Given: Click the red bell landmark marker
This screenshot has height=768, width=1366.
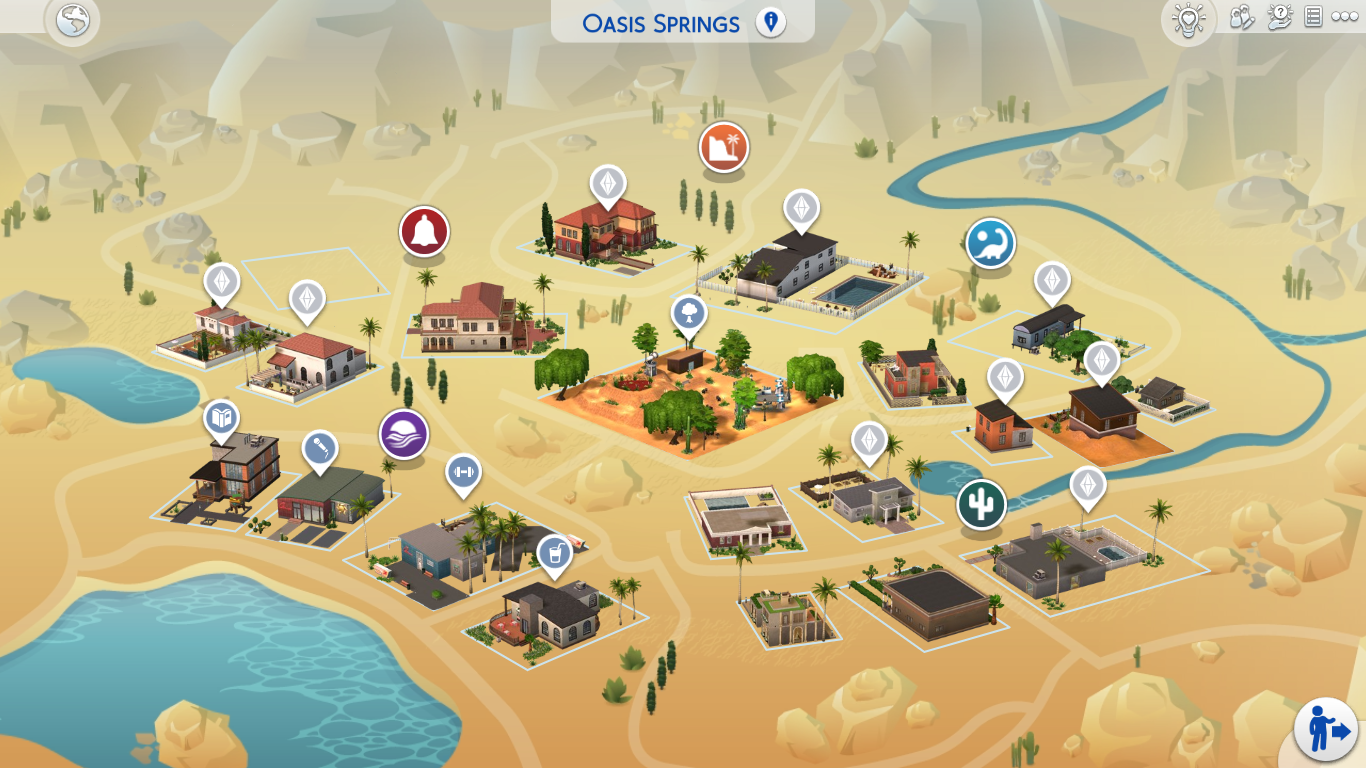Looking at the screenshot, I should click(x=423, y=230).
